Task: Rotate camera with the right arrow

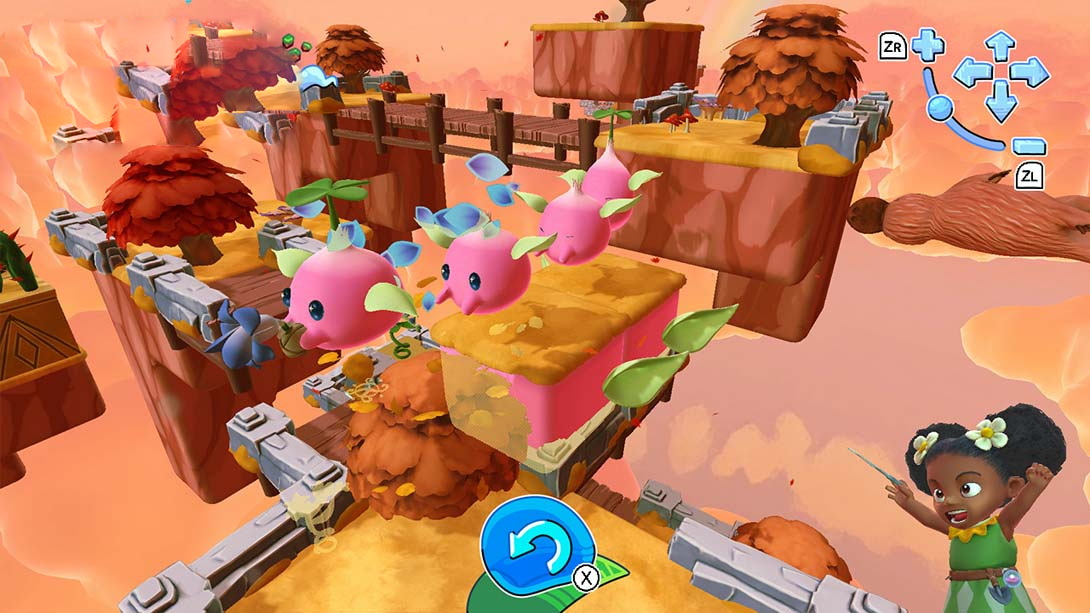Action: click(x=1030, y=72)
